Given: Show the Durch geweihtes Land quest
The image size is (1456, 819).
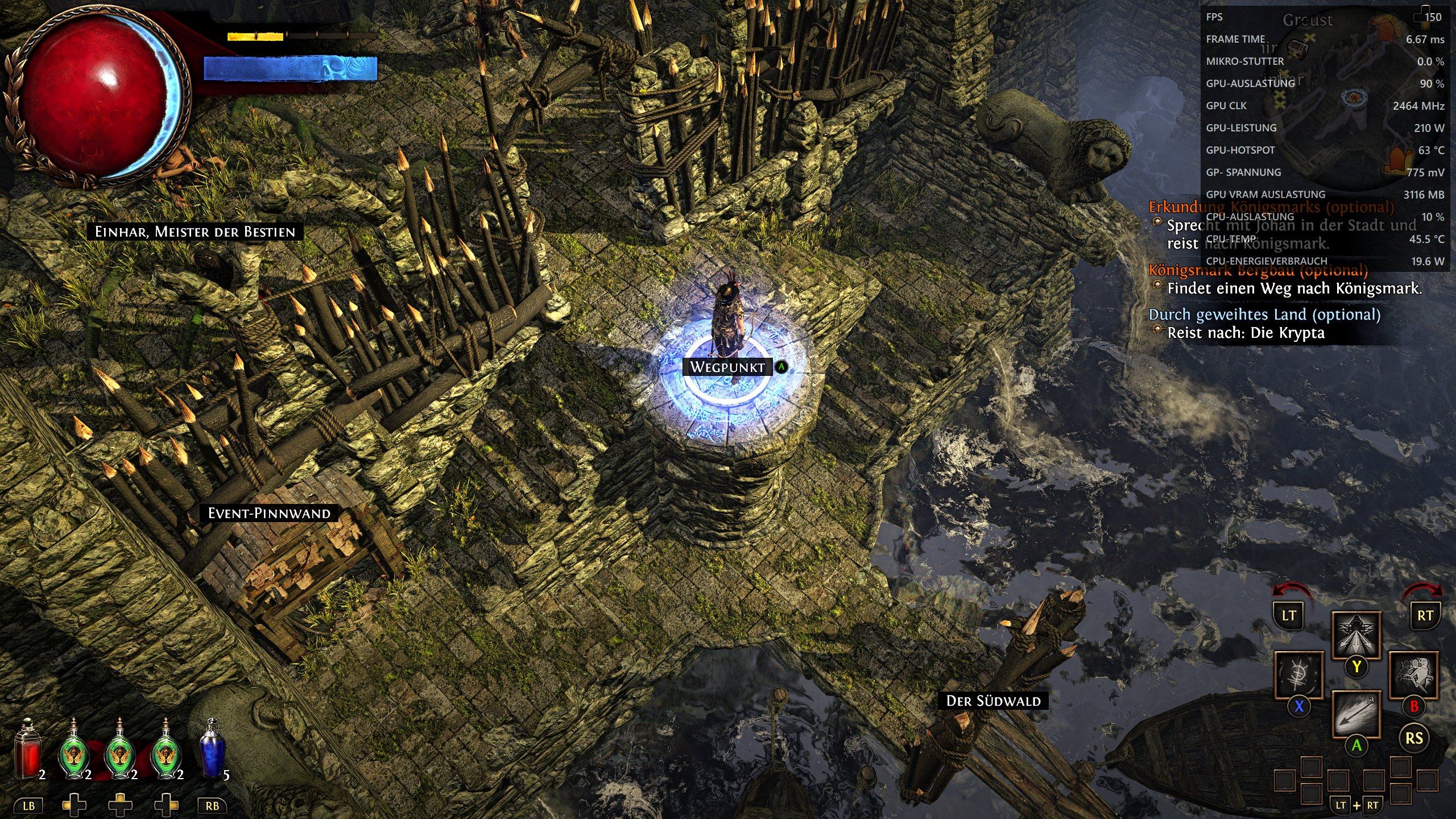Looking at the screenshot, I should click(1264, 315).
